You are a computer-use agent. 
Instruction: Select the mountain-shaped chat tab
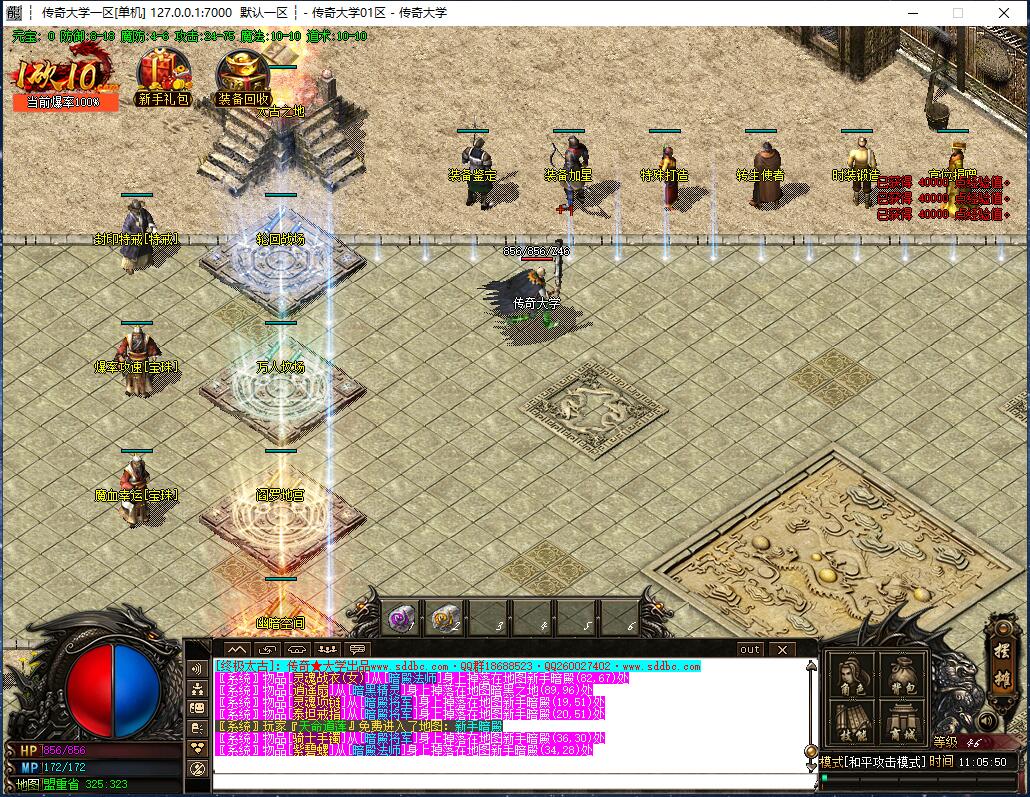click(x=237, y=649)
